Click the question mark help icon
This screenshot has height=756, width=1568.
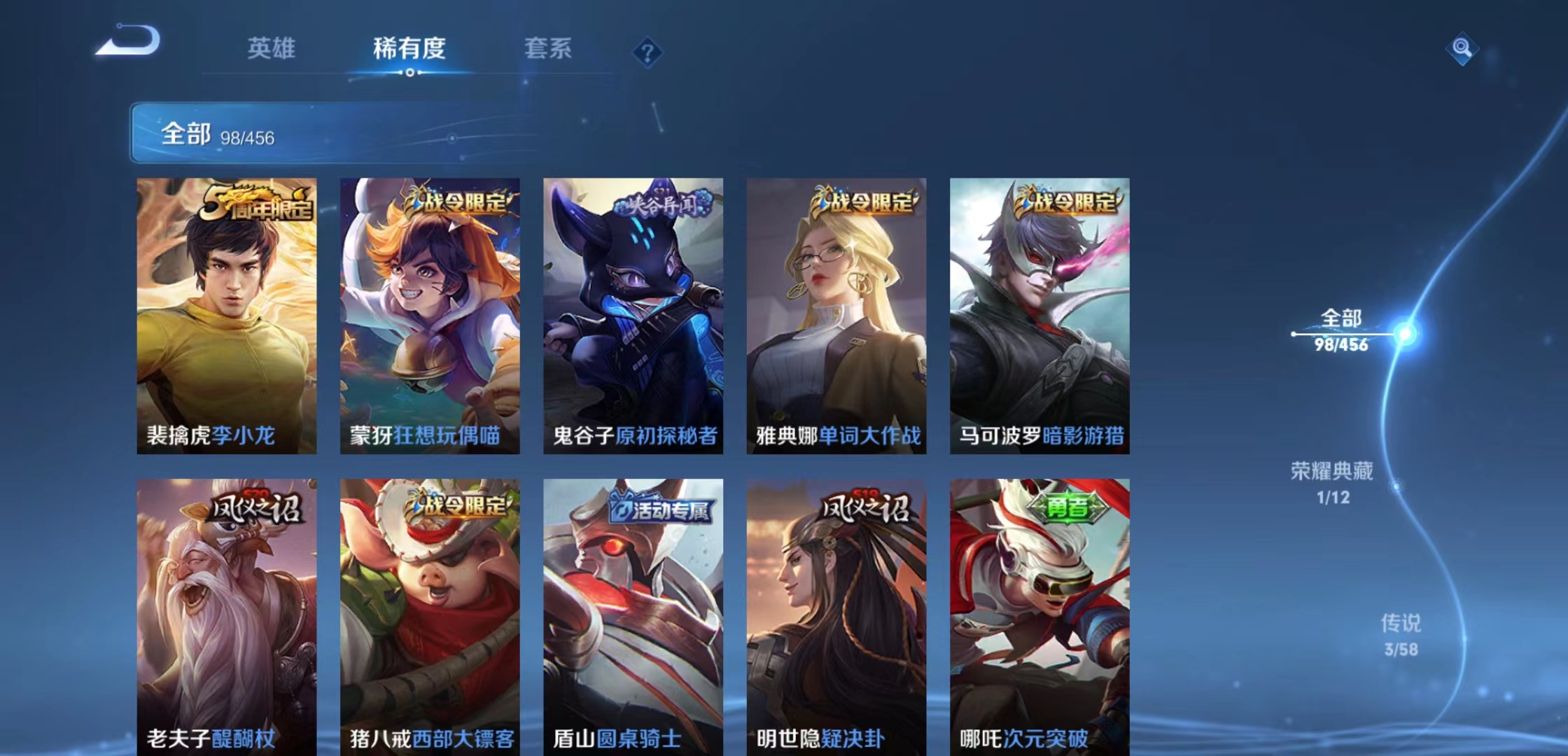click(x=647, y=50)
